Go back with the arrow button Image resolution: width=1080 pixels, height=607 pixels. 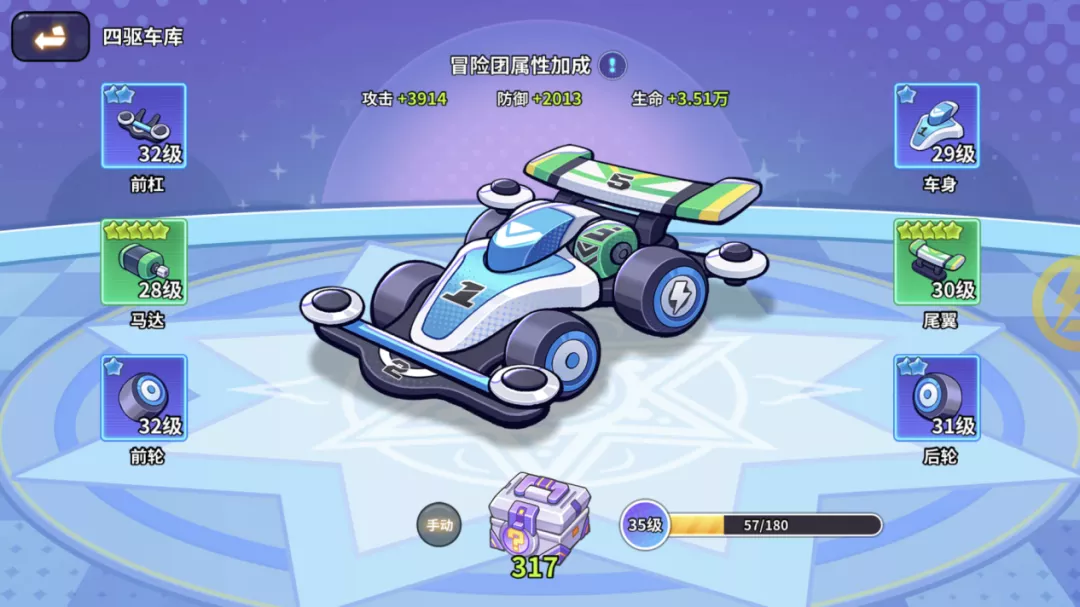coord(50,38)
